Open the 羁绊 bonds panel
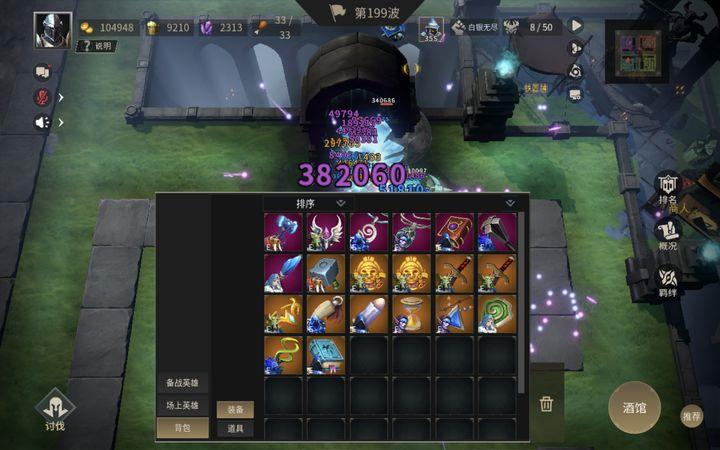 (x=667, y=282)
